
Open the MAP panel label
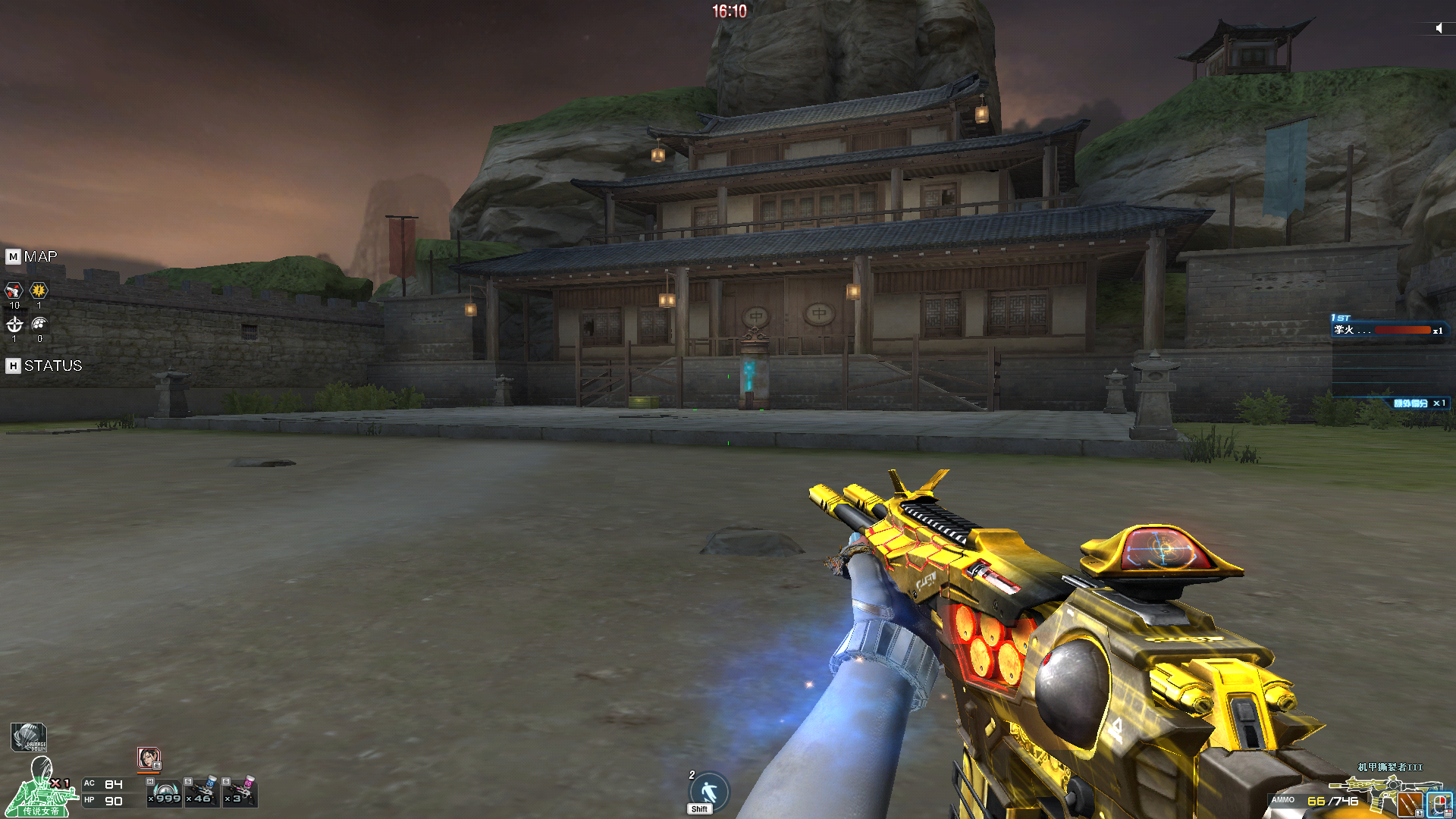pos(33,257)
